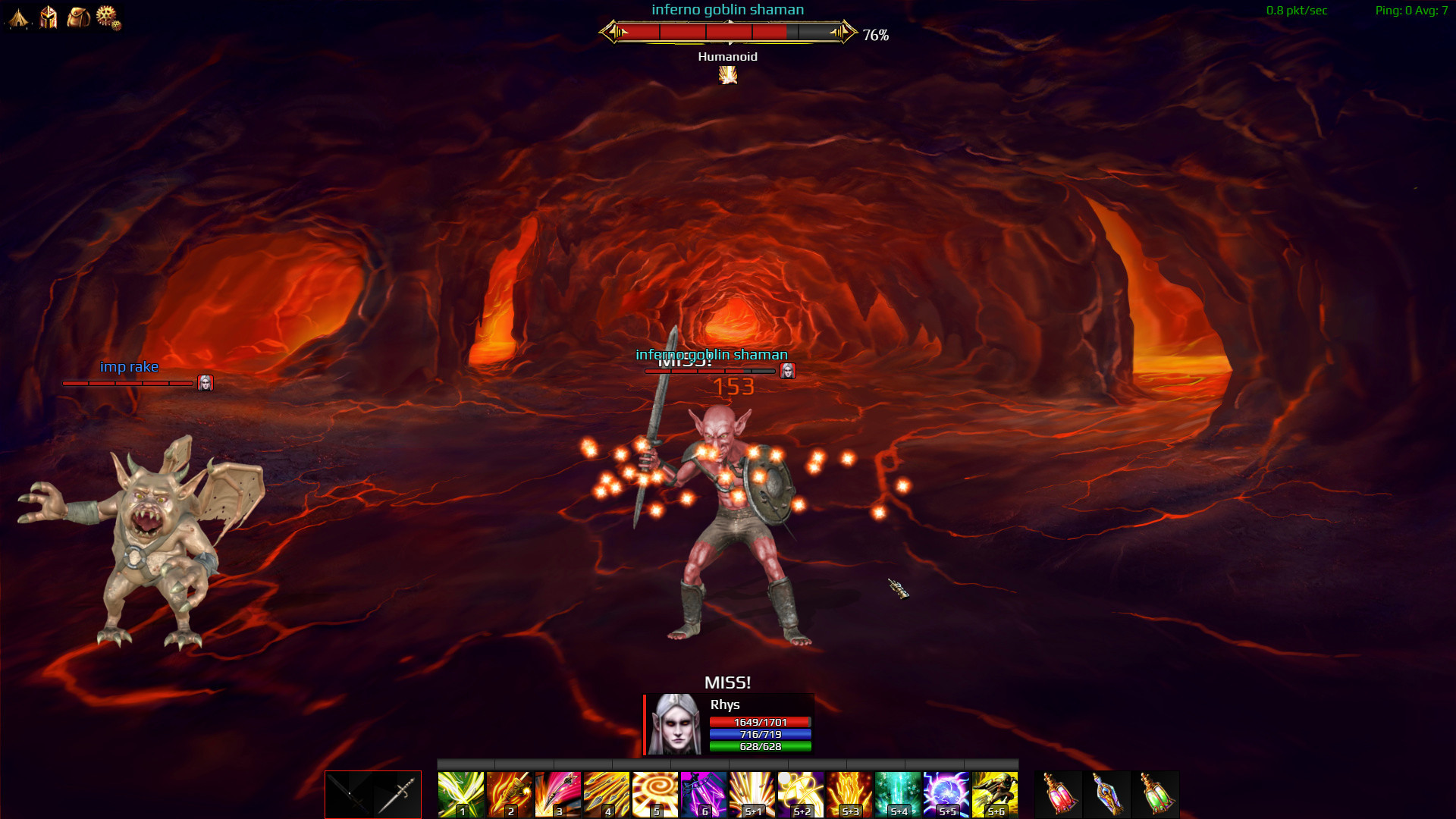Drink the red health potion
Image resolution: width=1456 pixels, height=819 pixels.
[x=1059, y=794]
